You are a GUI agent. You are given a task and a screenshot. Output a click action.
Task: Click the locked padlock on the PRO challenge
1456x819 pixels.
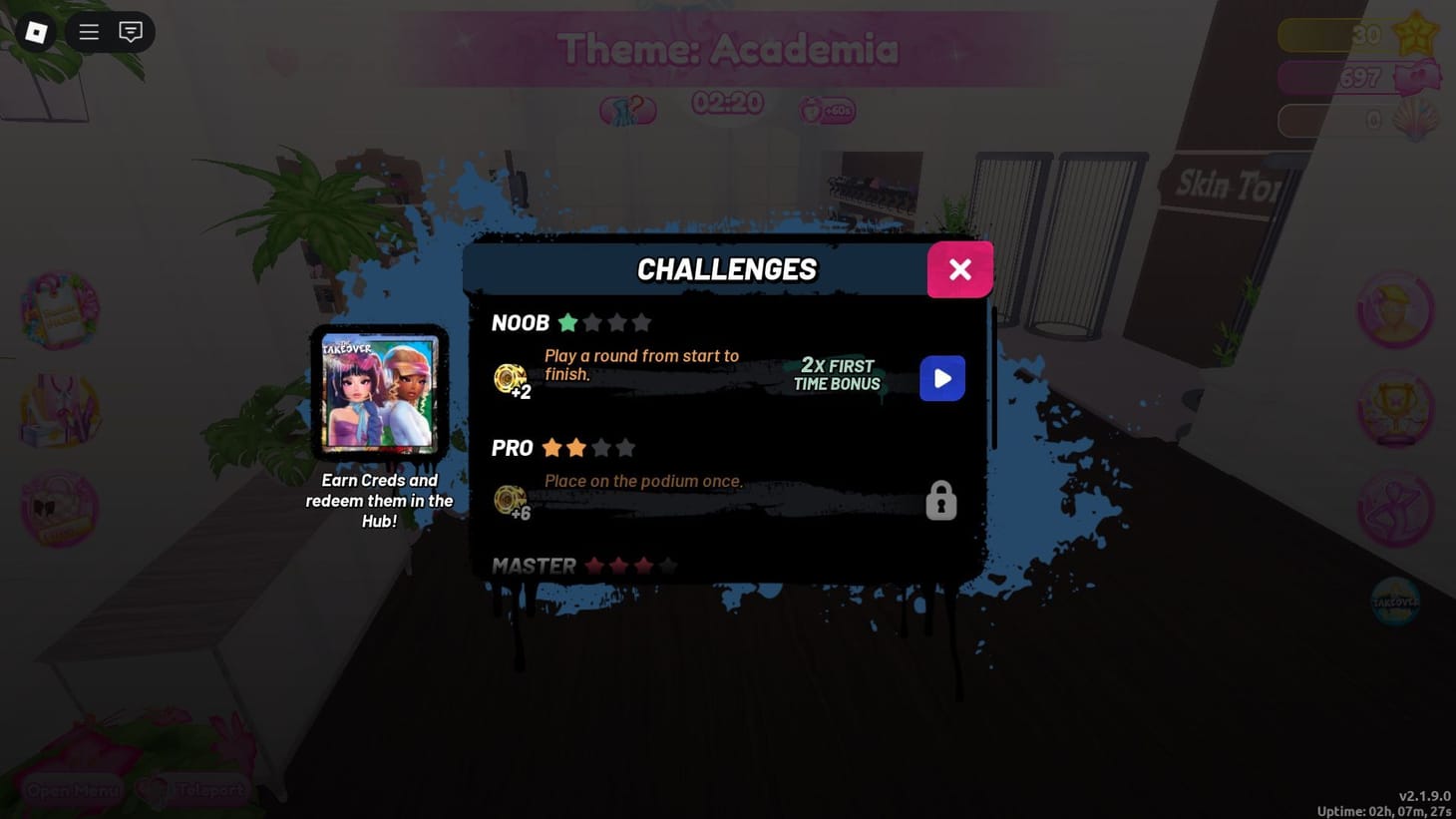(940, 500)
